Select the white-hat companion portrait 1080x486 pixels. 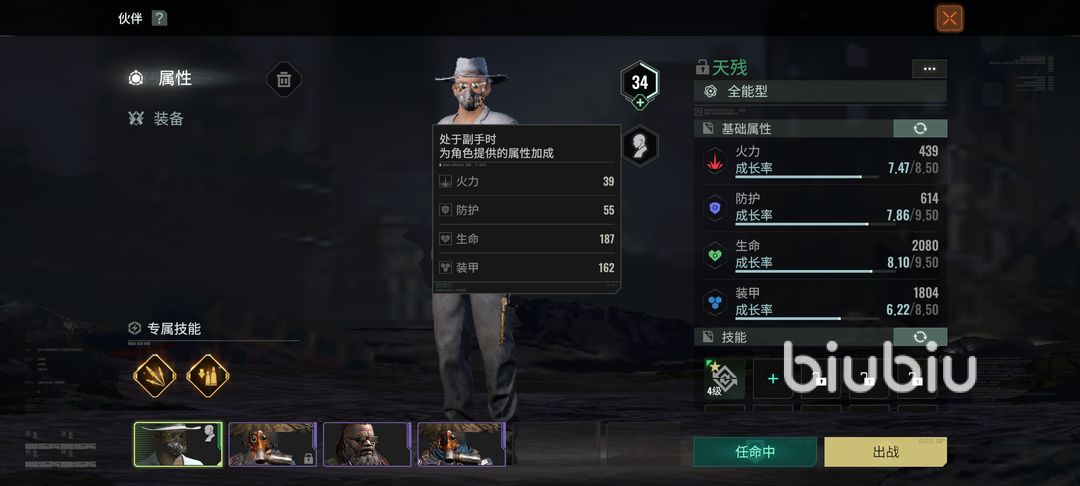178,444
